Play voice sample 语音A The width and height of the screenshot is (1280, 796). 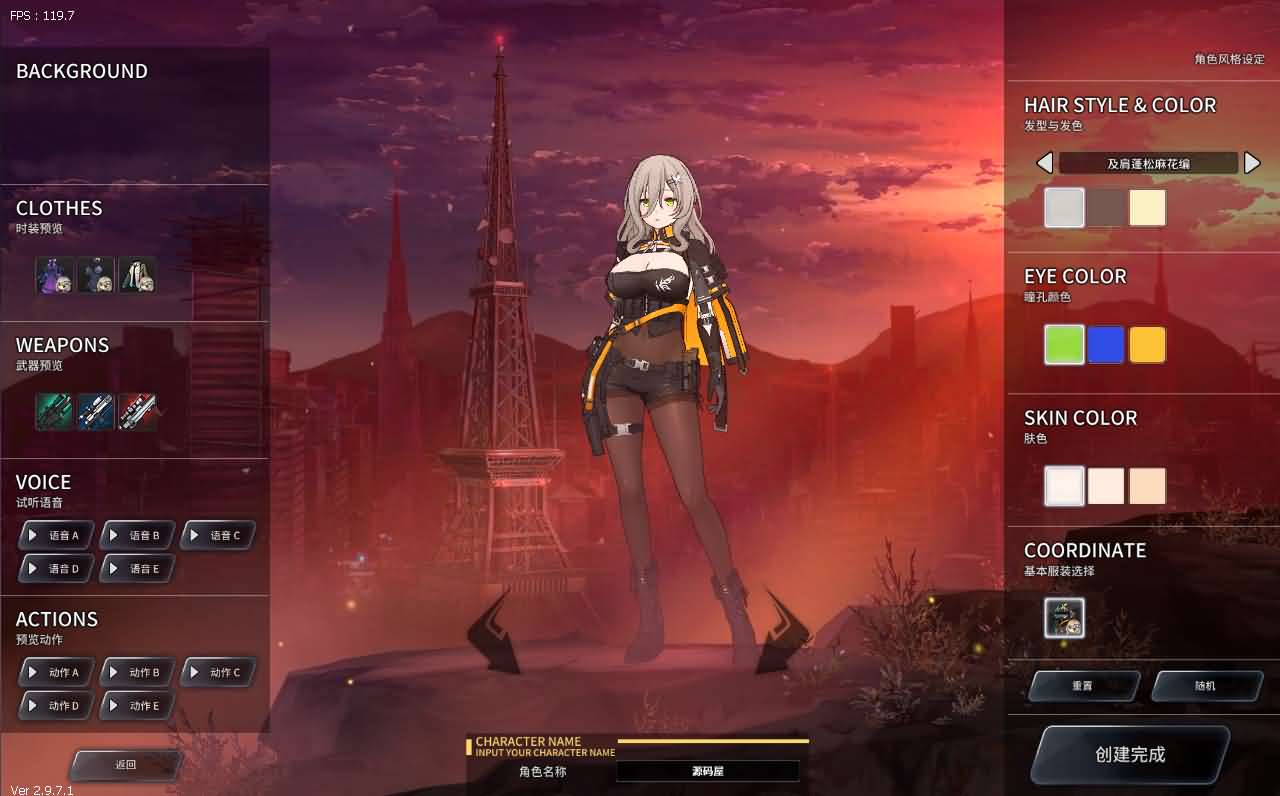(x=56, y=534)
